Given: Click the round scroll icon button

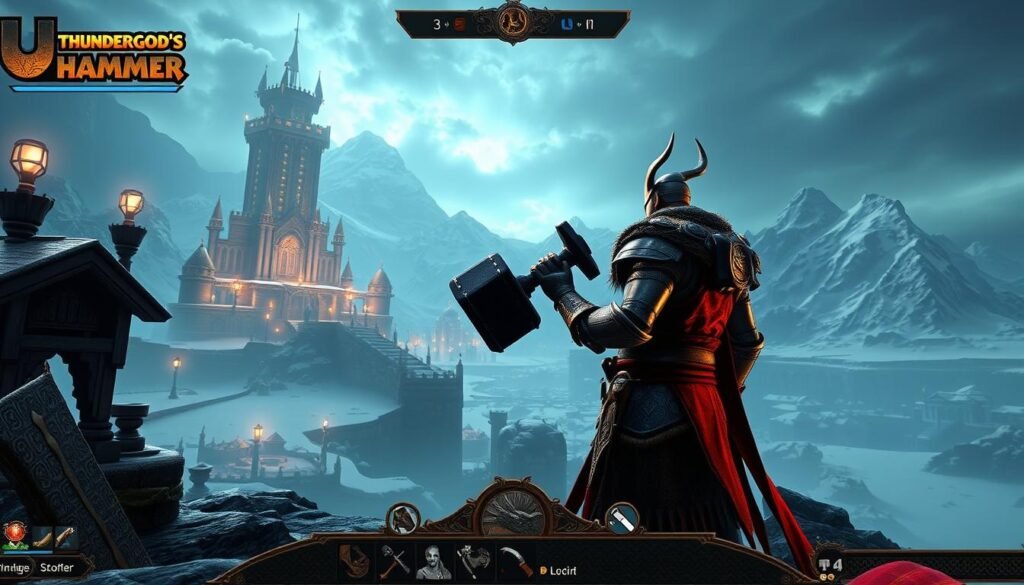Looking at the screenshot, I should (621, 517).
